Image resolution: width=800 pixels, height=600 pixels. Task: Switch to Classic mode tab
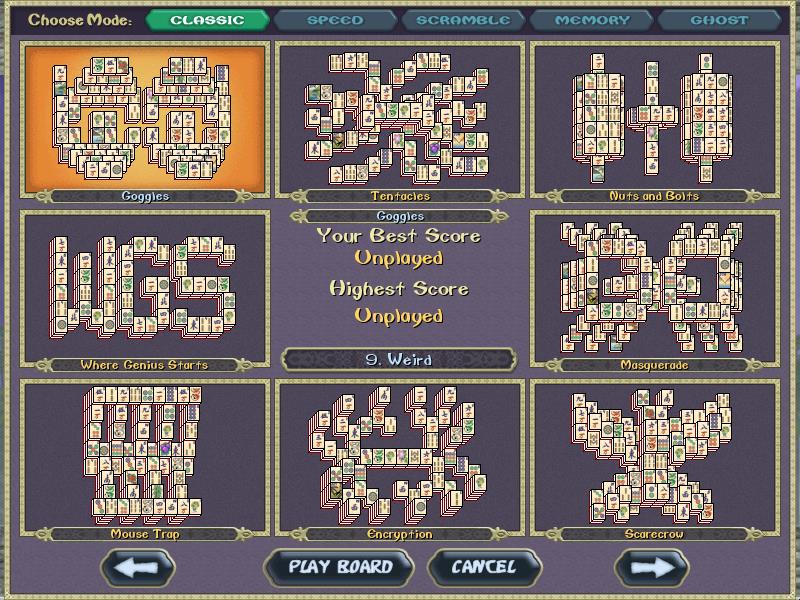coord(207,20)
